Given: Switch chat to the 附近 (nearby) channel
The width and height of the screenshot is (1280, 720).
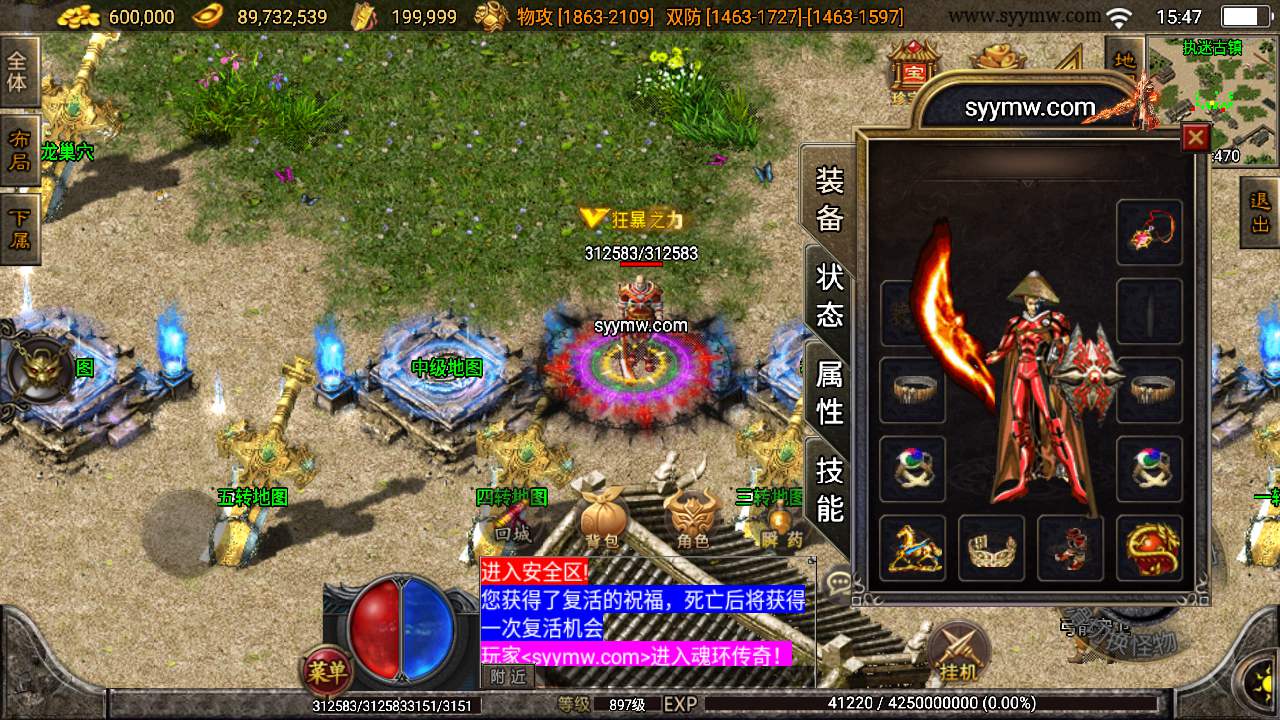Looking at the screenshot, I should tap(509, 677).
